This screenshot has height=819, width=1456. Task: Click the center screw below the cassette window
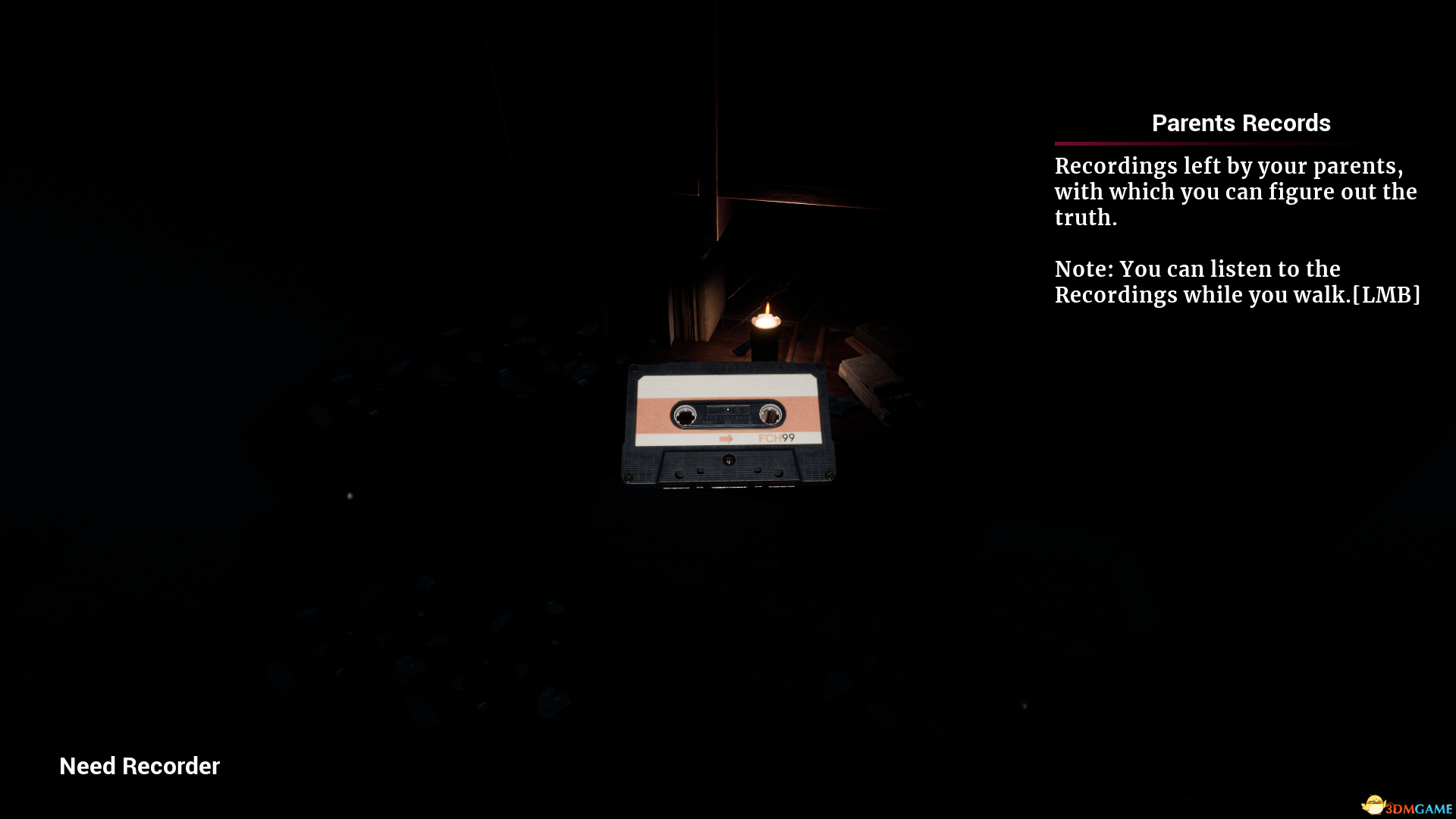(x=730, y=460)
